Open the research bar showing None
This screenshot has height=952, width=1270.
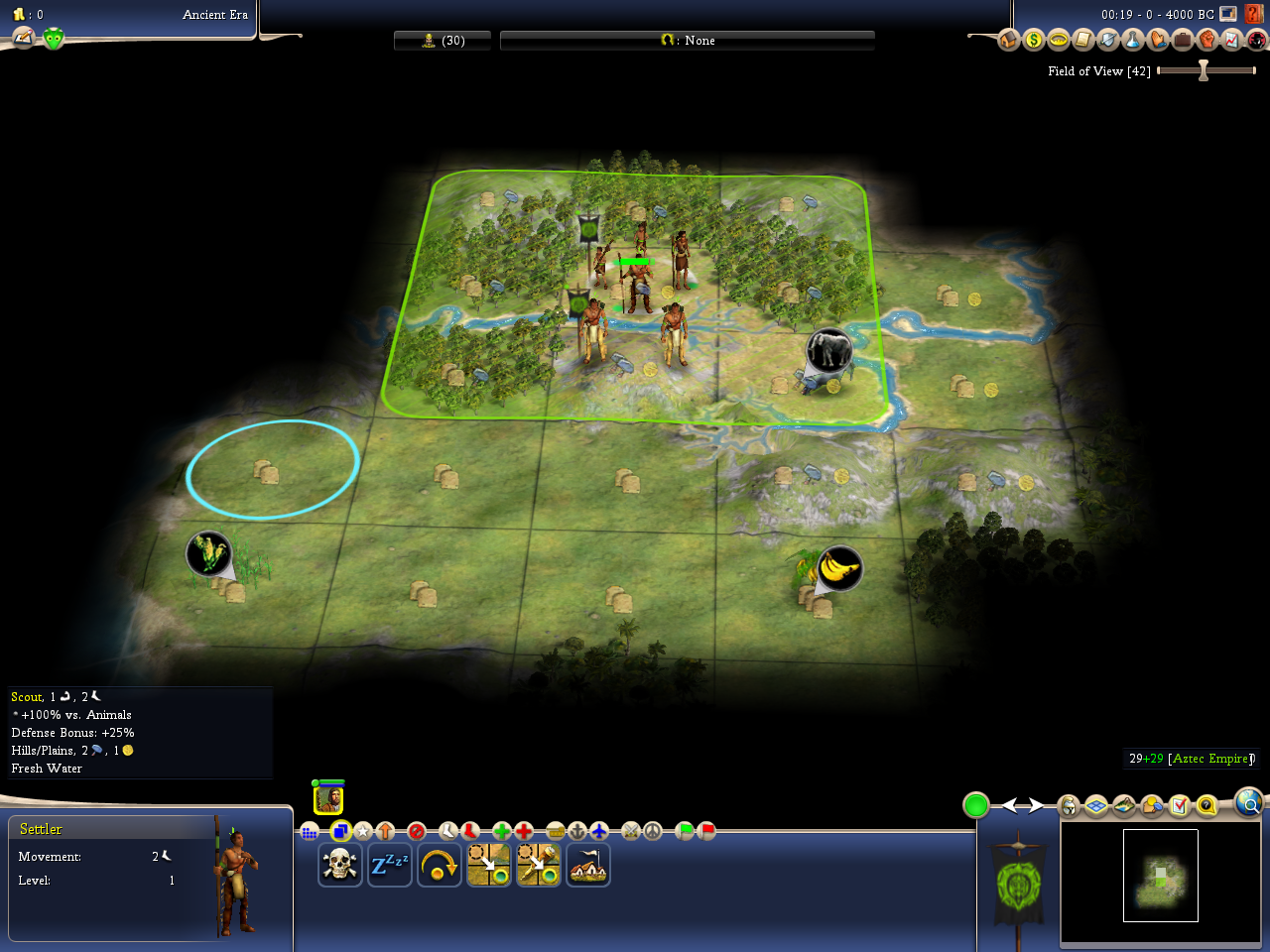tap(688, 41)
